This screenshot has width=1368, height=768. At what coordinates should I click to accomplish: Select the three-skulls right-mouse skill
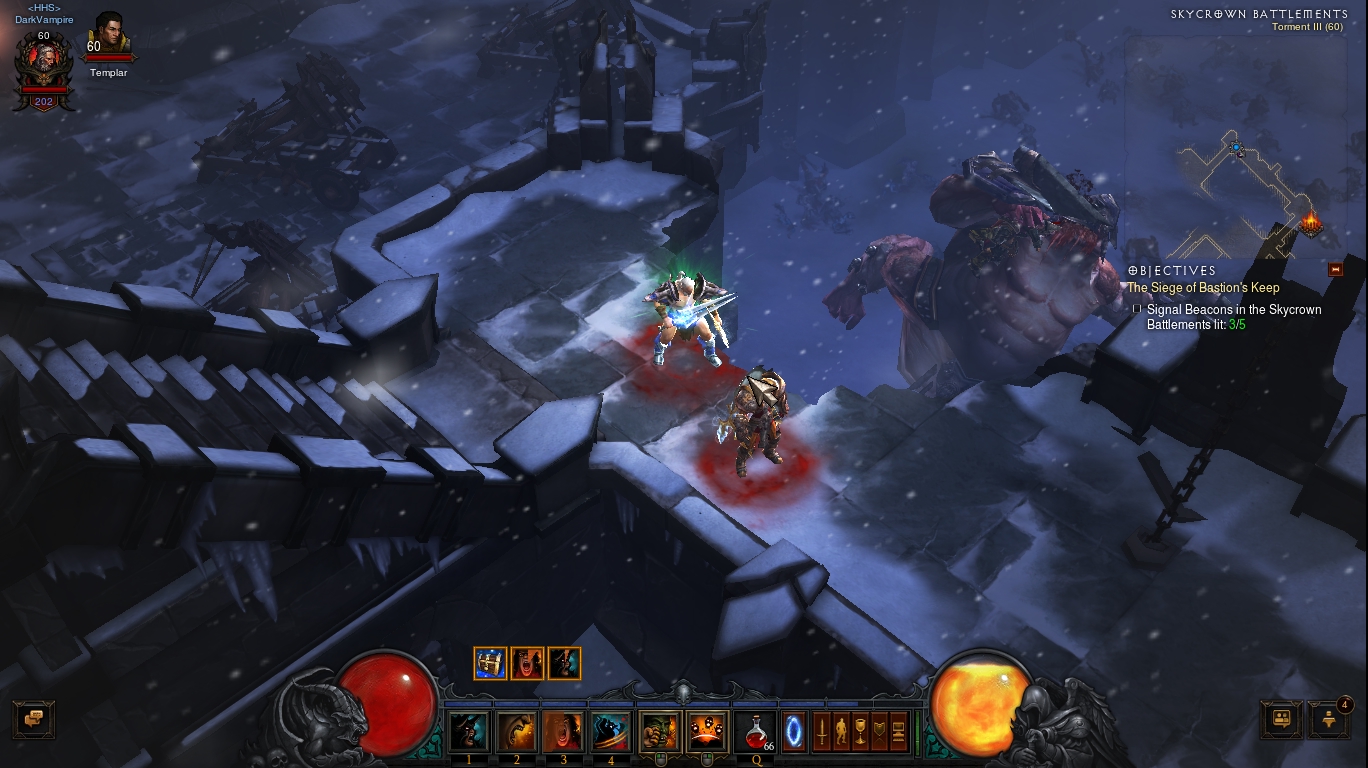pos(707,732)
